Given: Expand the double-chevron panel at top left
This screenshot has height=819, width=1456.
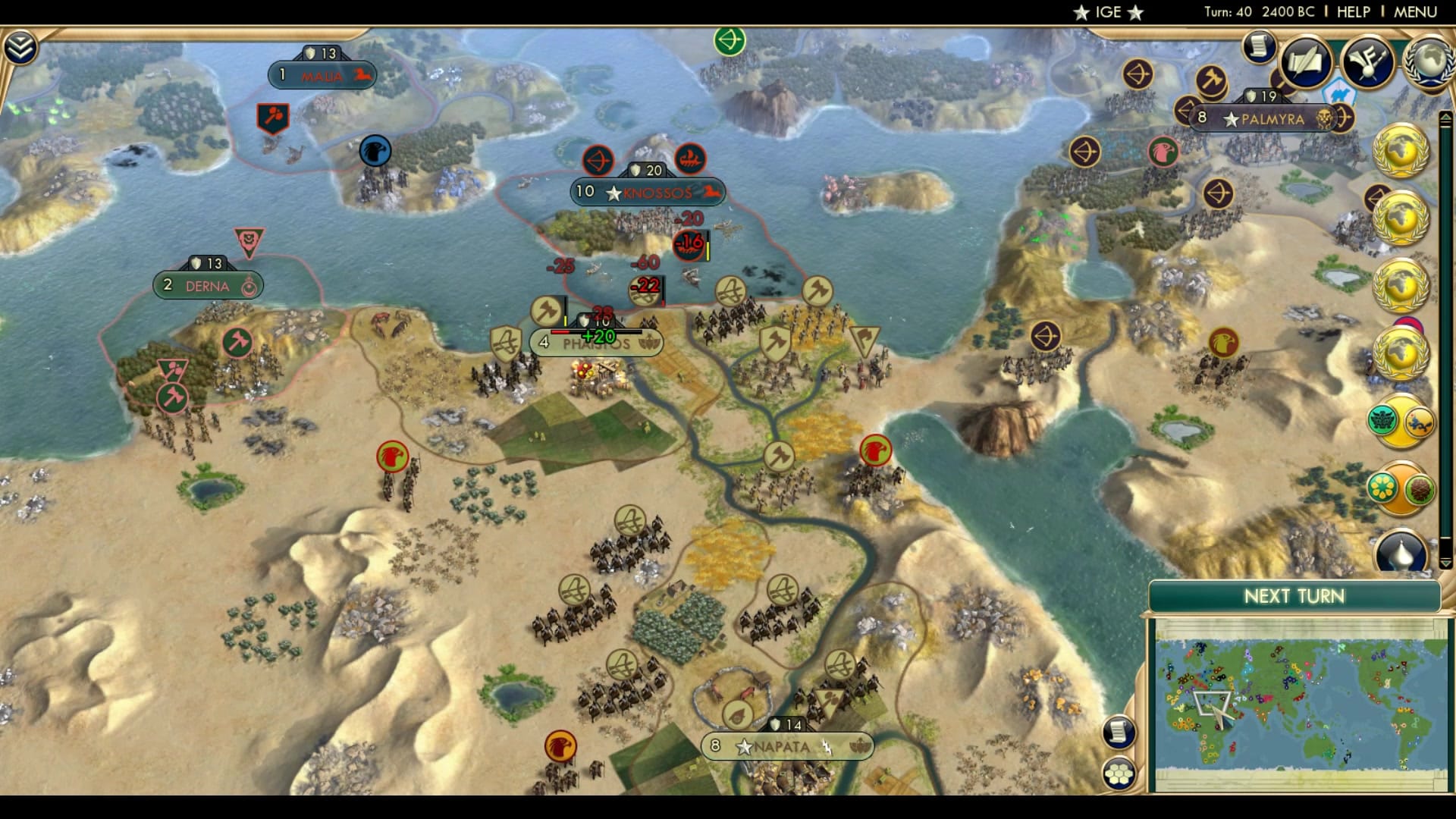Looking at the screenshot, I should tap(23, 45).
